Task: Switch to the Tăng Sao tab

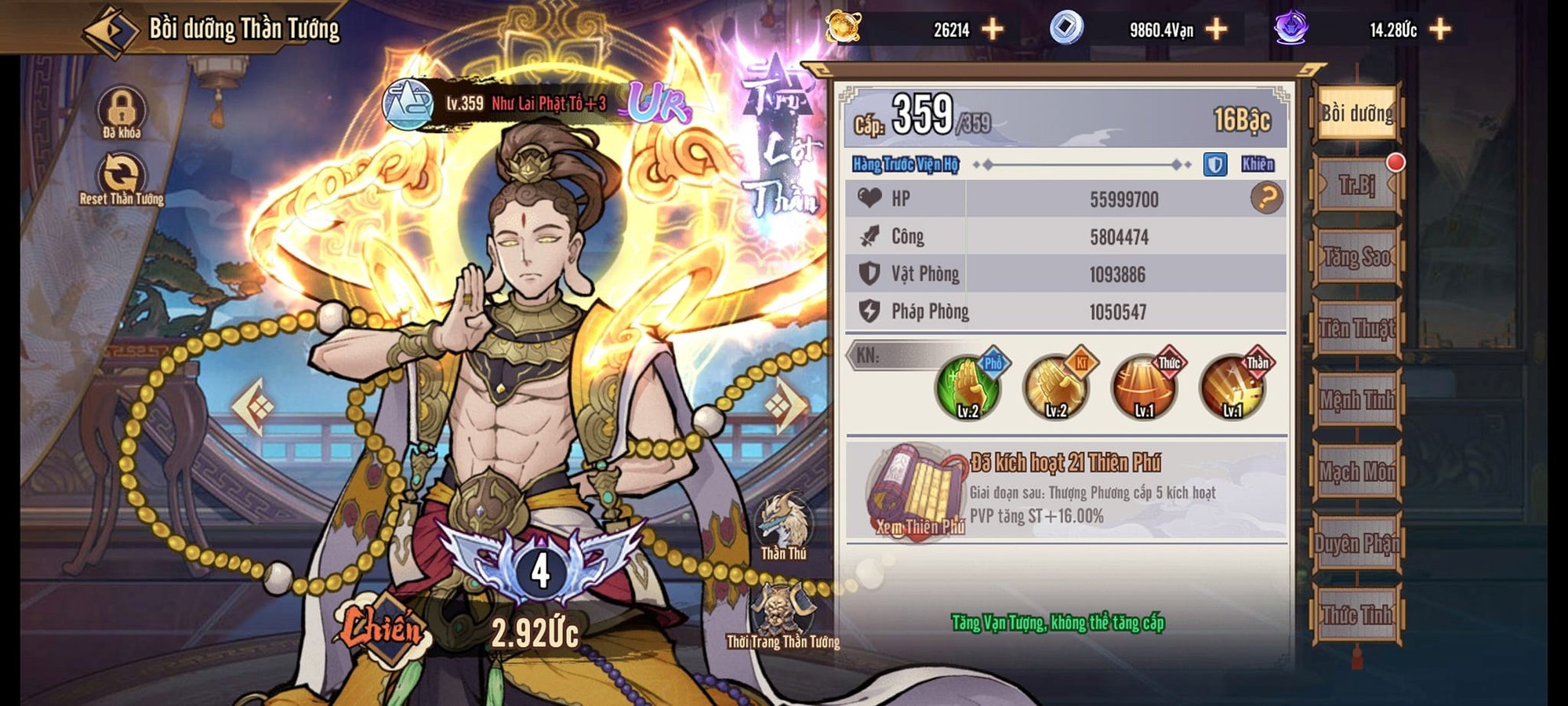Action: click(1356, 257)
